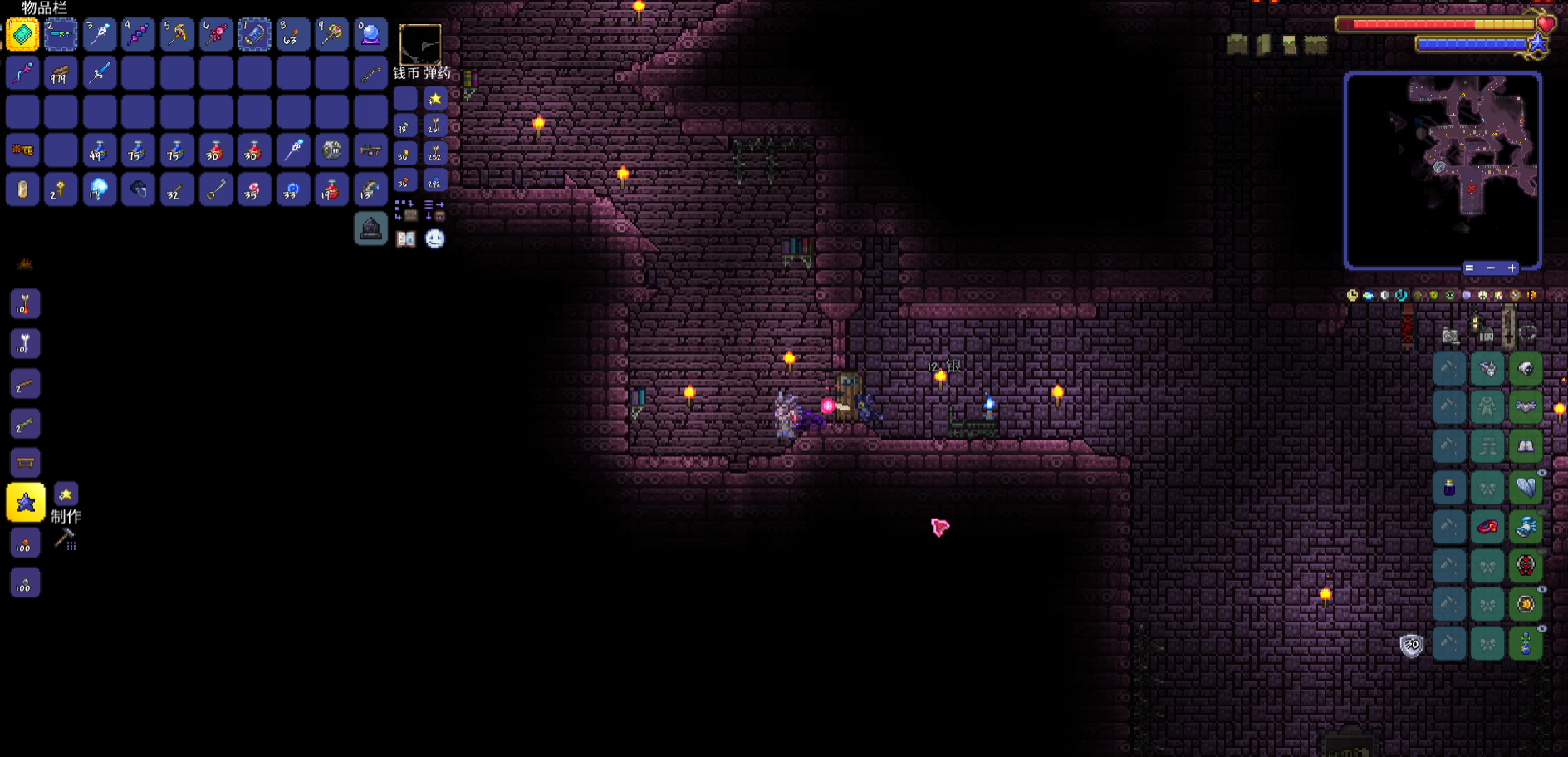Pick the crystal ball in hotbar slot 0
The width and height of the screenshot is (1568, 757).
[x=370, y=35]
